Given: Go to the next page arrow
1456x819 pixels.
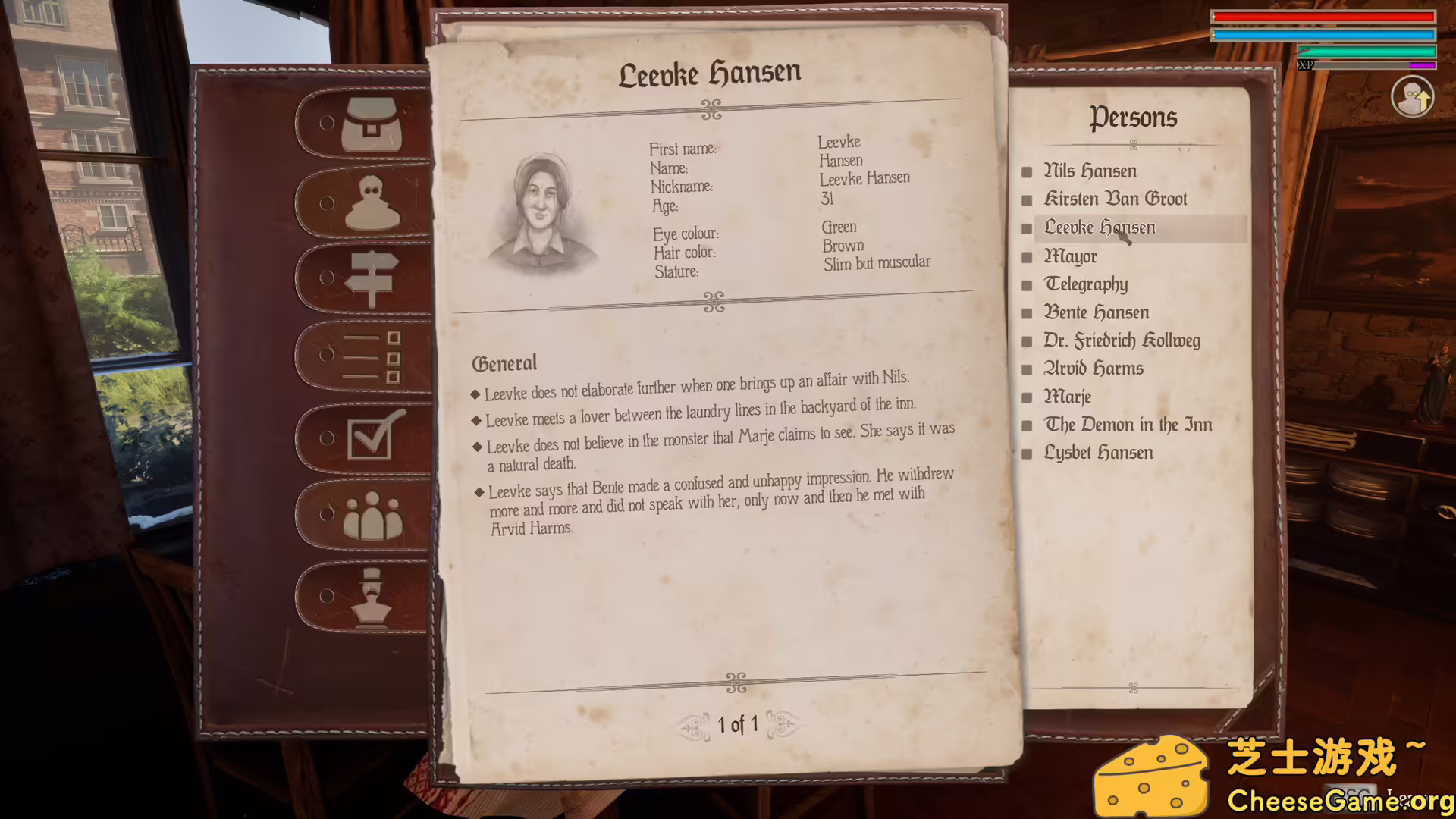Looking at the screenshot, I should (783, 725).
